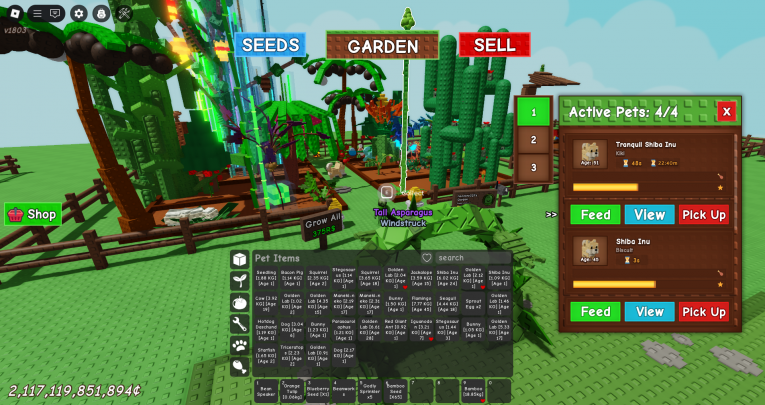
Task: View the Tranquil Shiba Inu details
Action: coord(649,215)
